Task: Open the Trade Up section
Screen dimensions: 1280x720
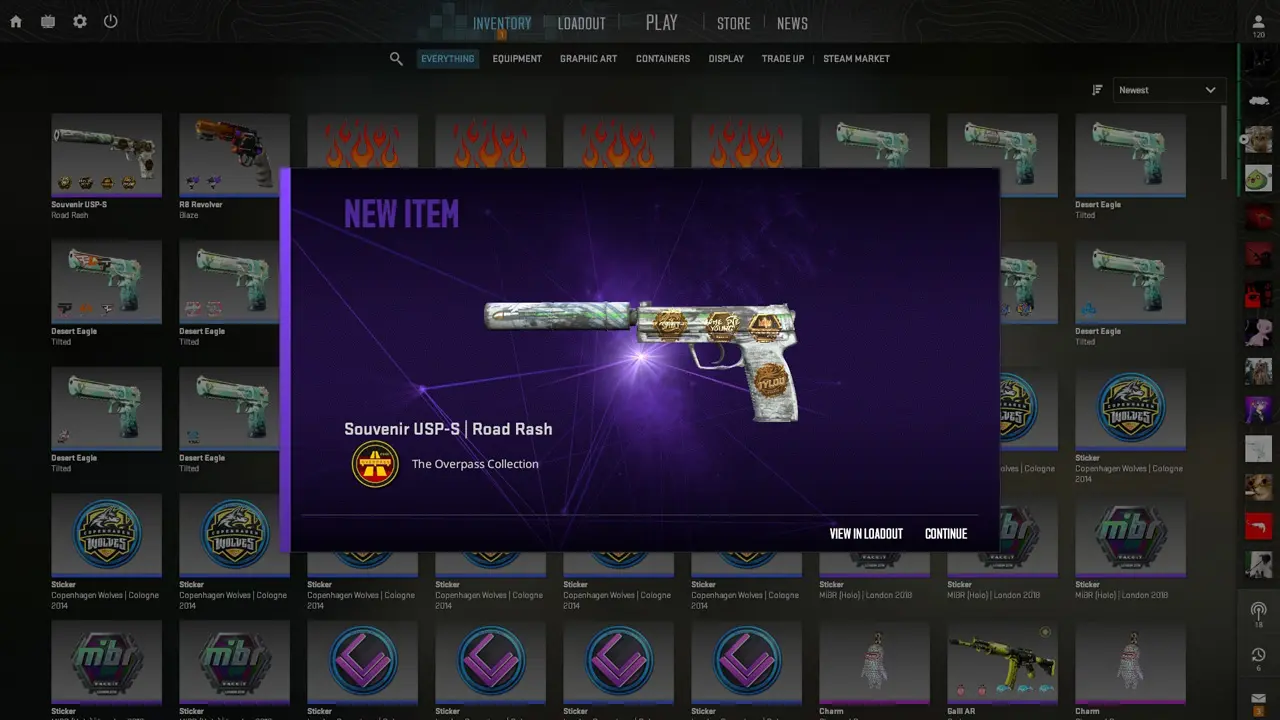Action: [782, 59]
